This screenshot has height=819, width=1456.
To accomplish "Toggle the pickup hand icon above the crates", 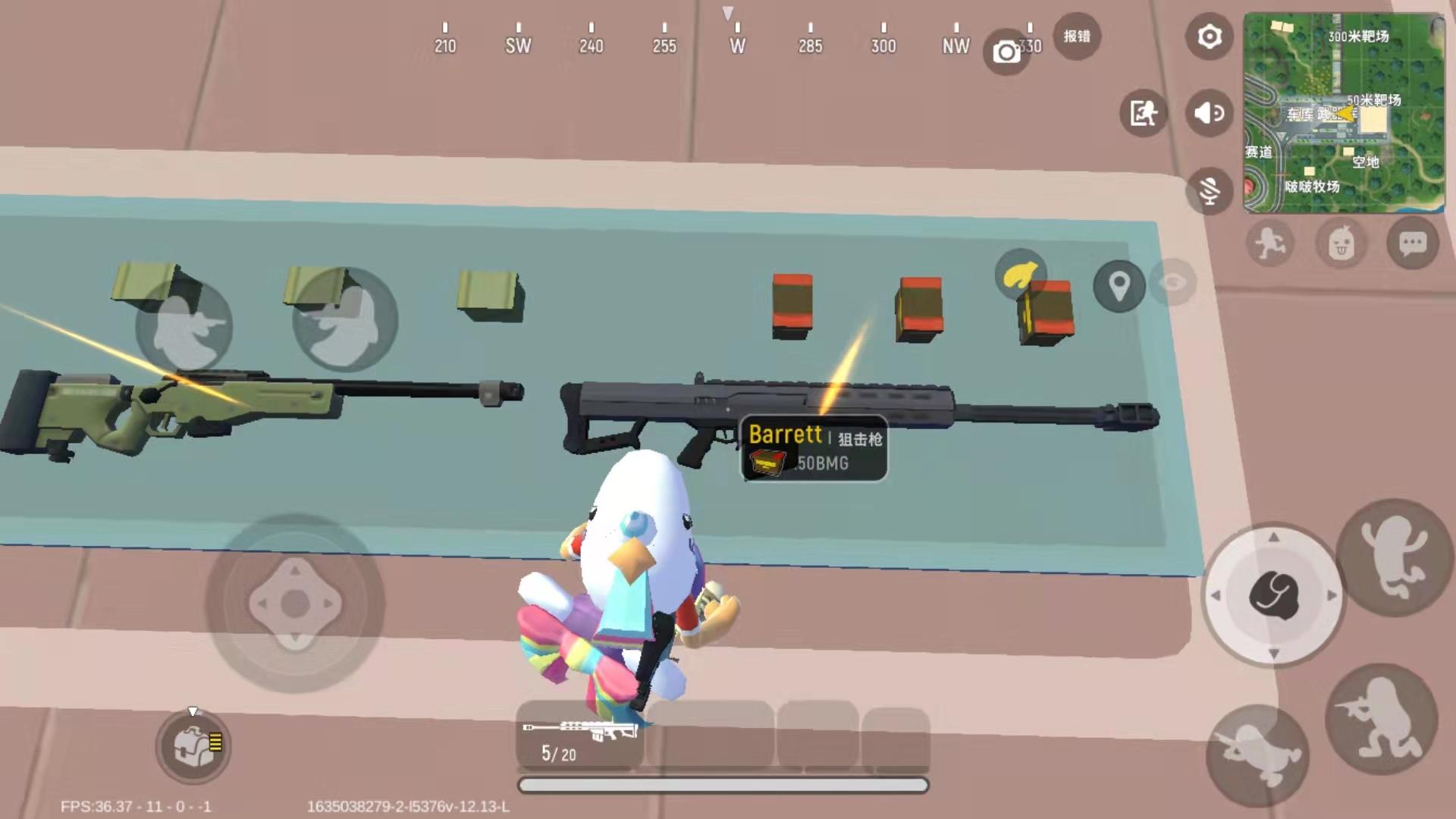I will pyautogui.click(x=1021, y=273).
